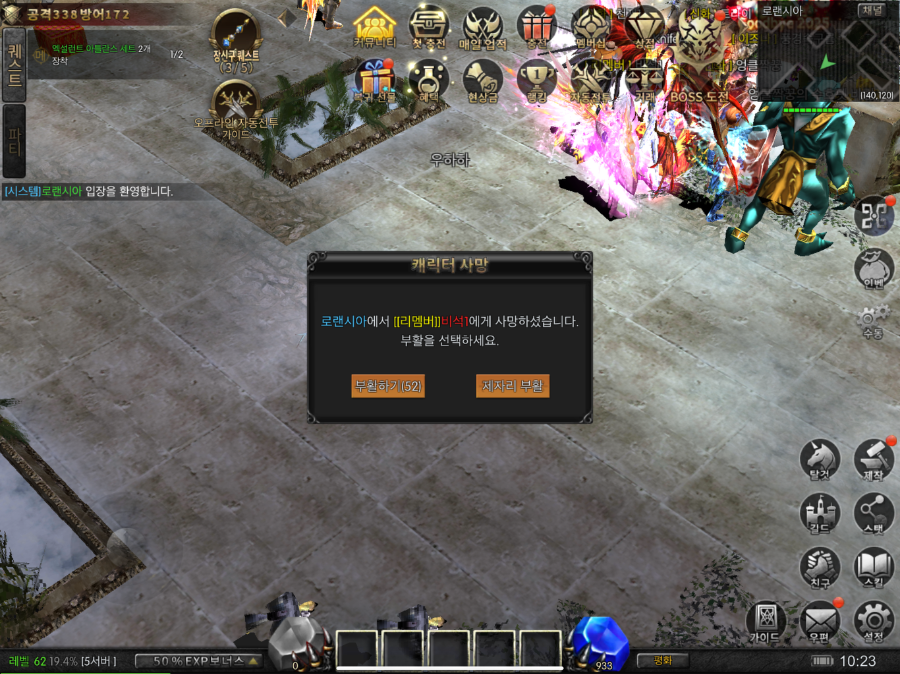Open the 랭킹 trophy ranking icon
The width and height of the screenshot is (900, 674).
[537, 80]
